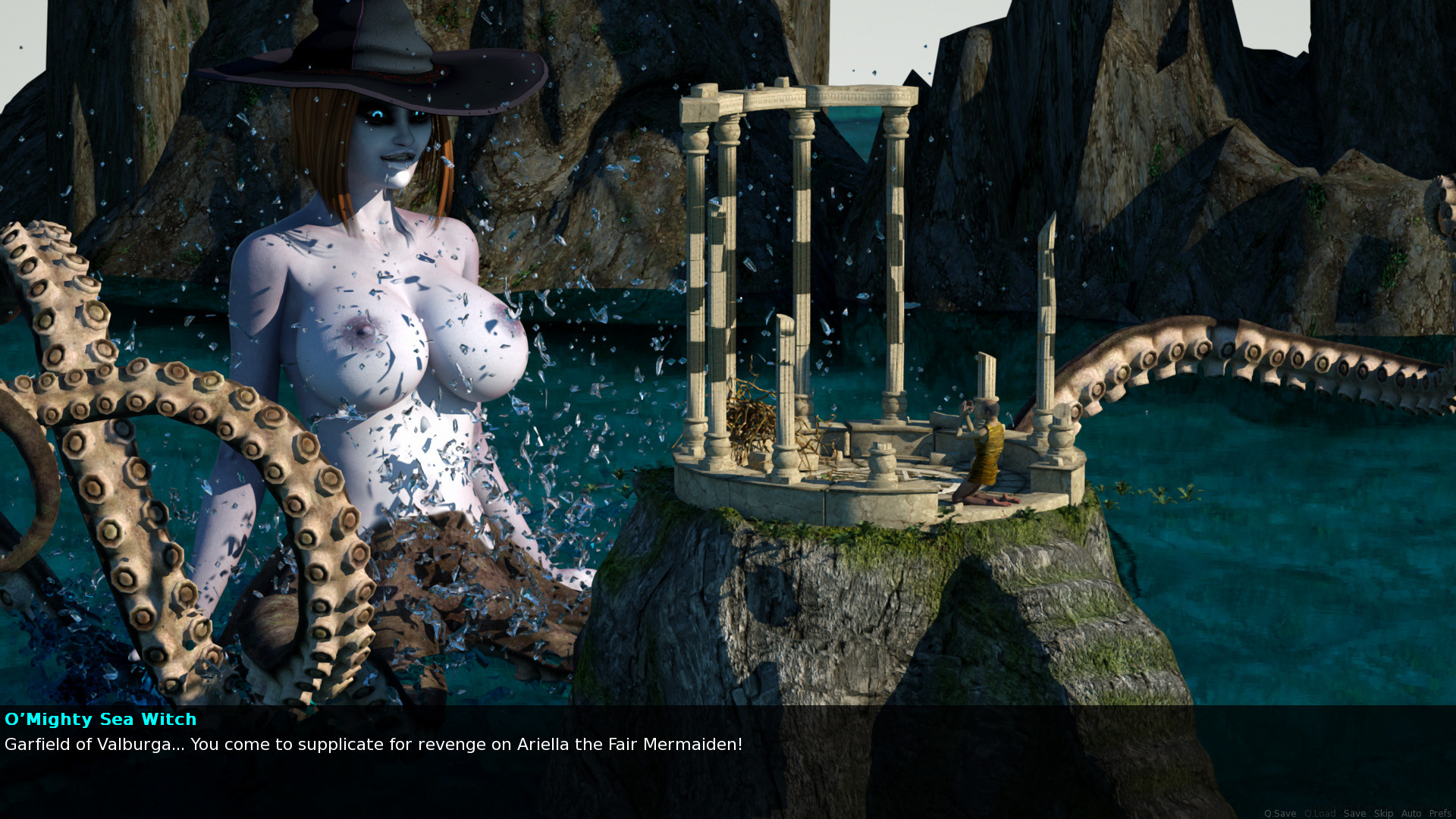Enable Skip mode
1456x819 pixels.
click(x=1384, y=813)
